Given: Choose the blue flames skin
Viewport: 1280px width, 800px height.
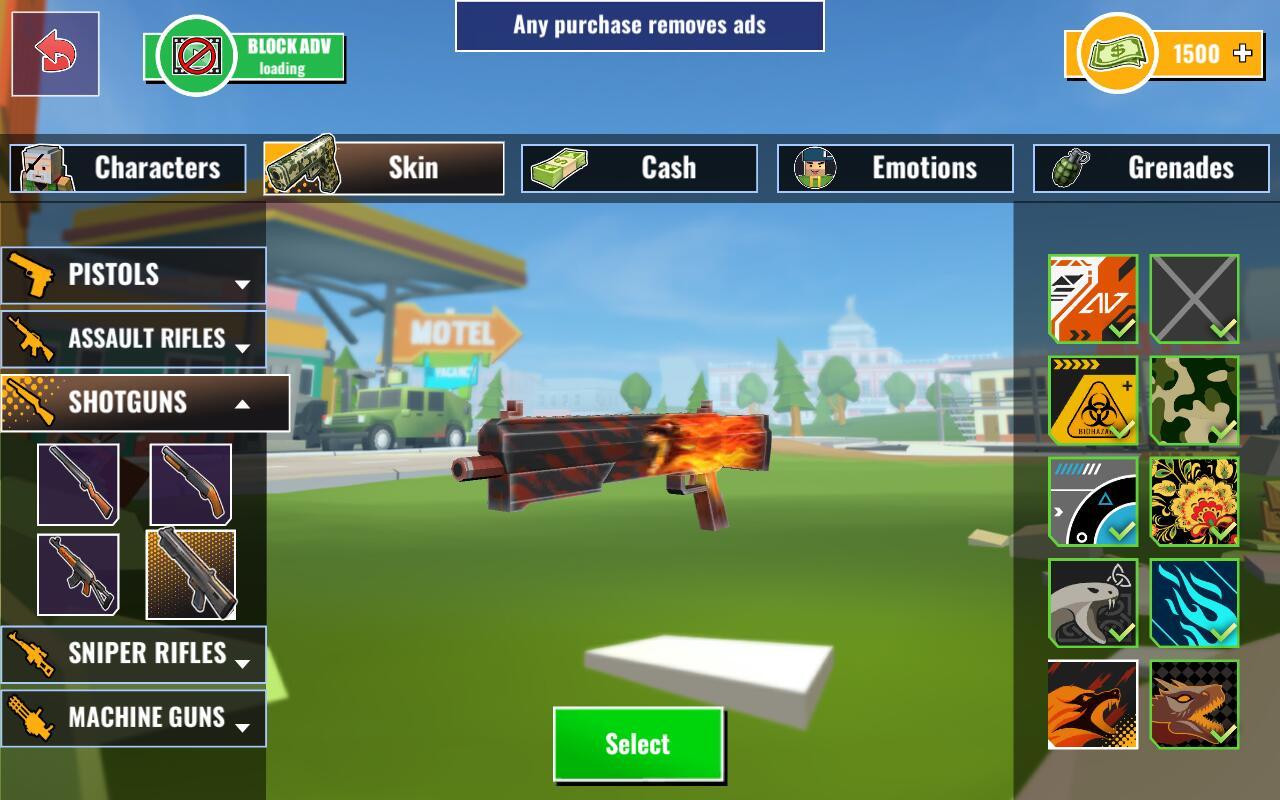Looking at the screenshot, I should [1194, 603].
